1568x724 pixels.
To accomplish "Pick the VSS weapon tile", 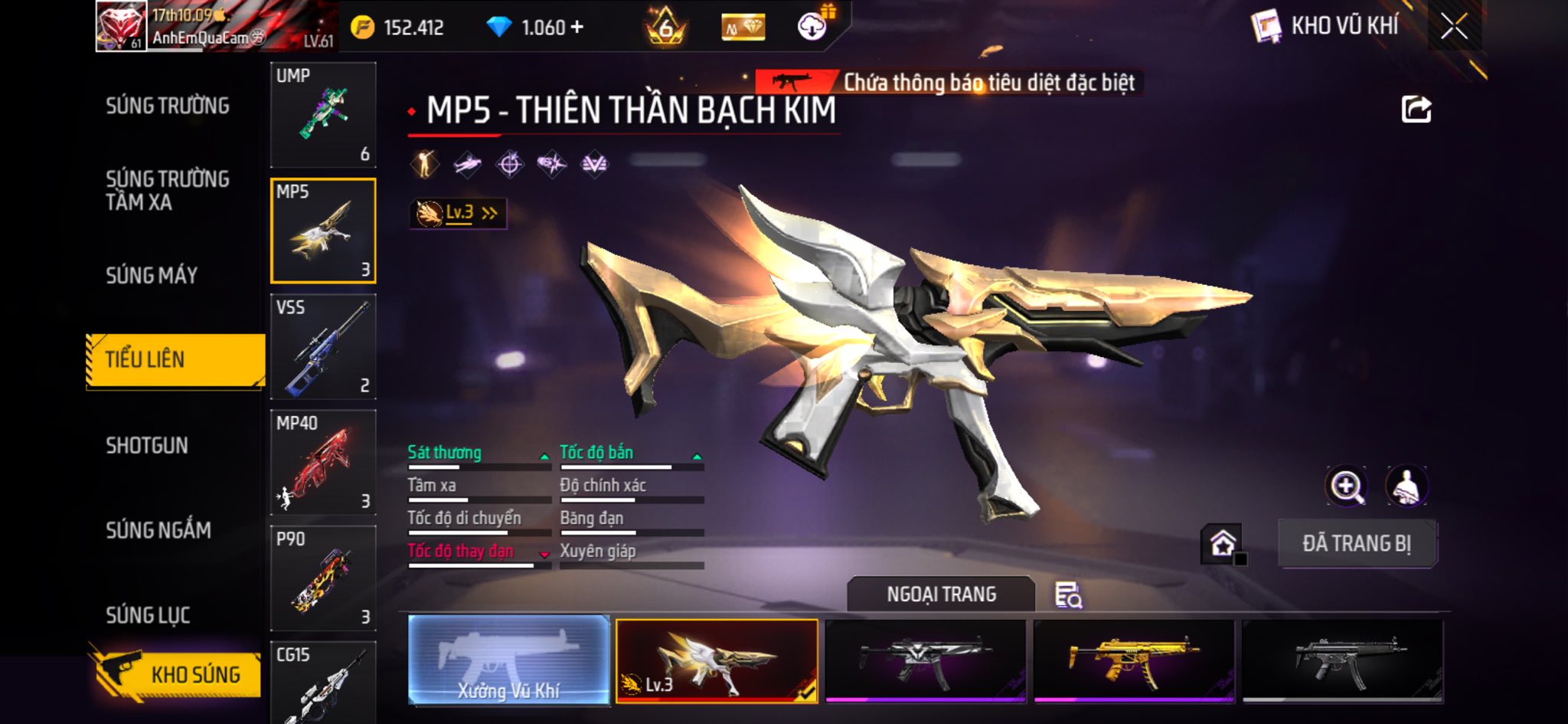I will click(x=323, y=347).
